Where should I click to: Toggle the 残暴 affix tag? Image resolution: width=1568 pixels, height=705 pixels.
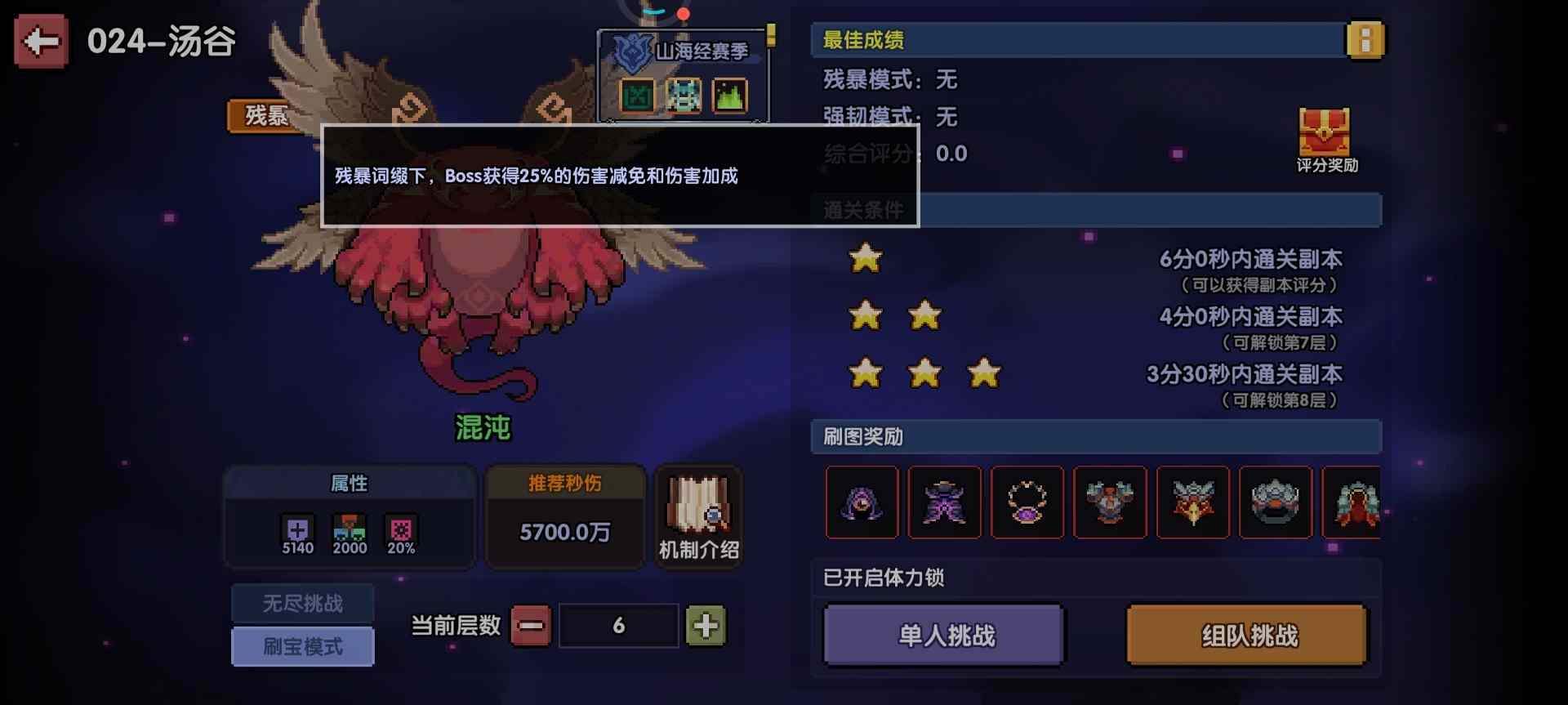265,115
